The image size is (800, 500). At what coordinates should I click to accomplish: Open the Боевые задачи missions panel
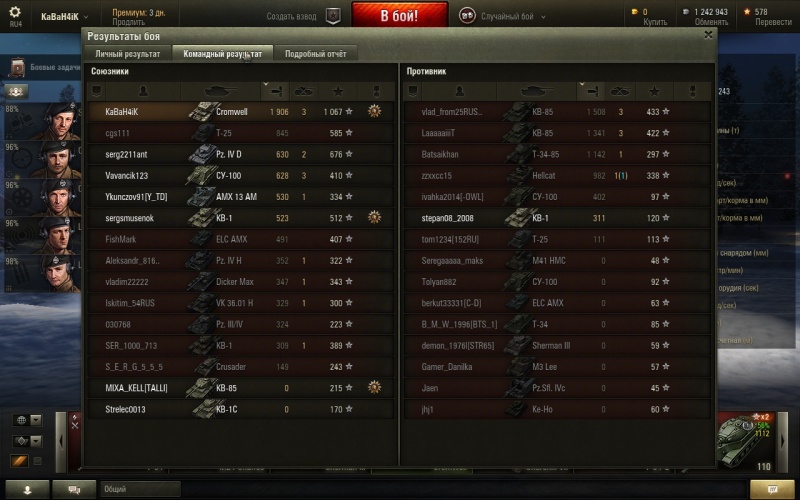(x=45, y=67)
